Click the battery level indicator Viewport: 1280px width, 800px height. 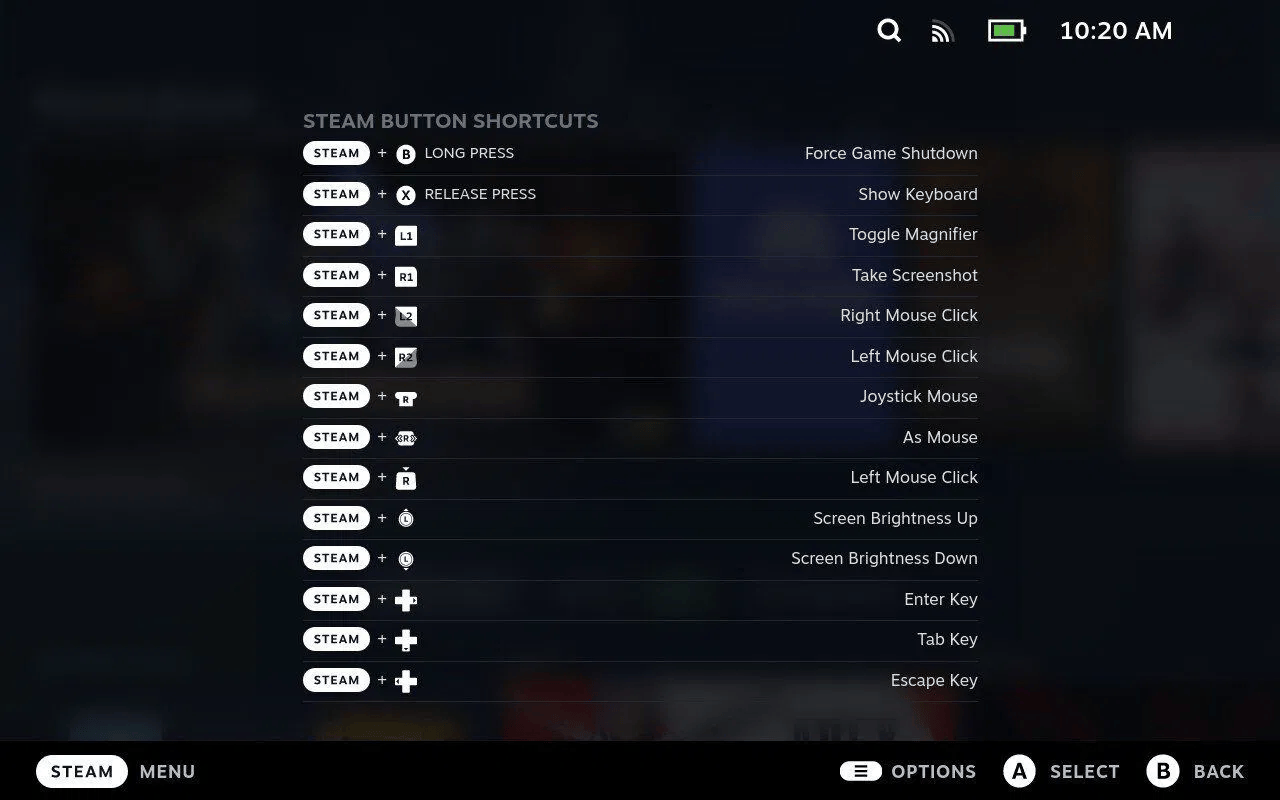(x=1006, y=30)
